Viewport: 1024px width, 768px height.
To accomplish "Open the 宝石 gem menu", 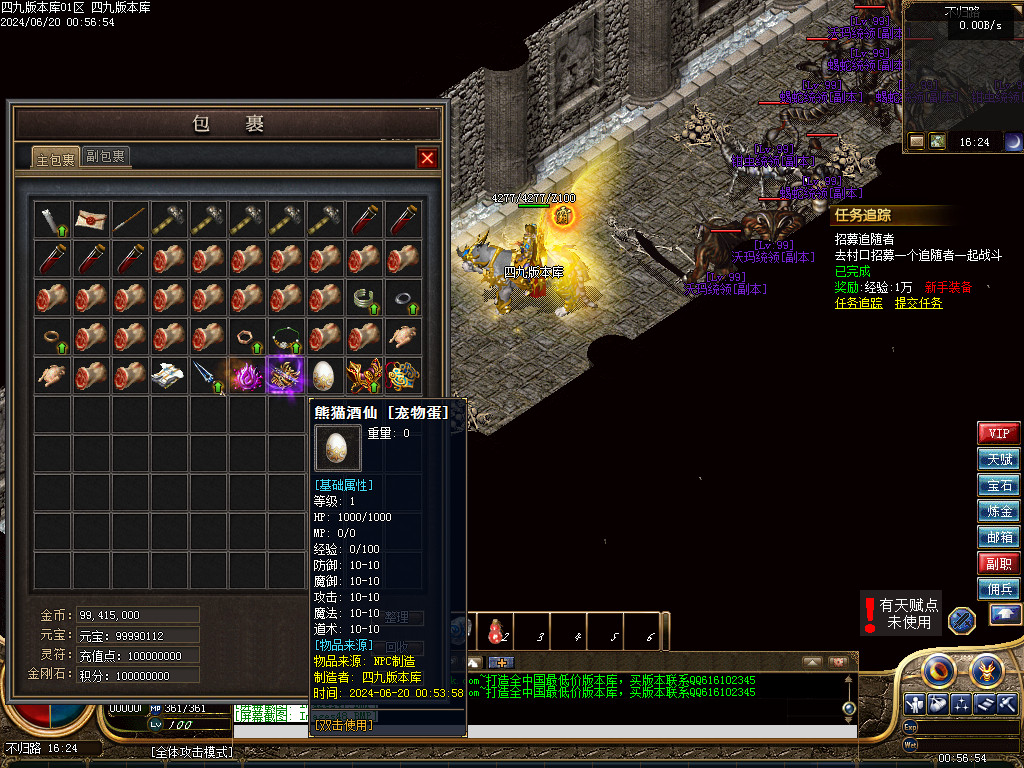I will (x=998, y=486).
